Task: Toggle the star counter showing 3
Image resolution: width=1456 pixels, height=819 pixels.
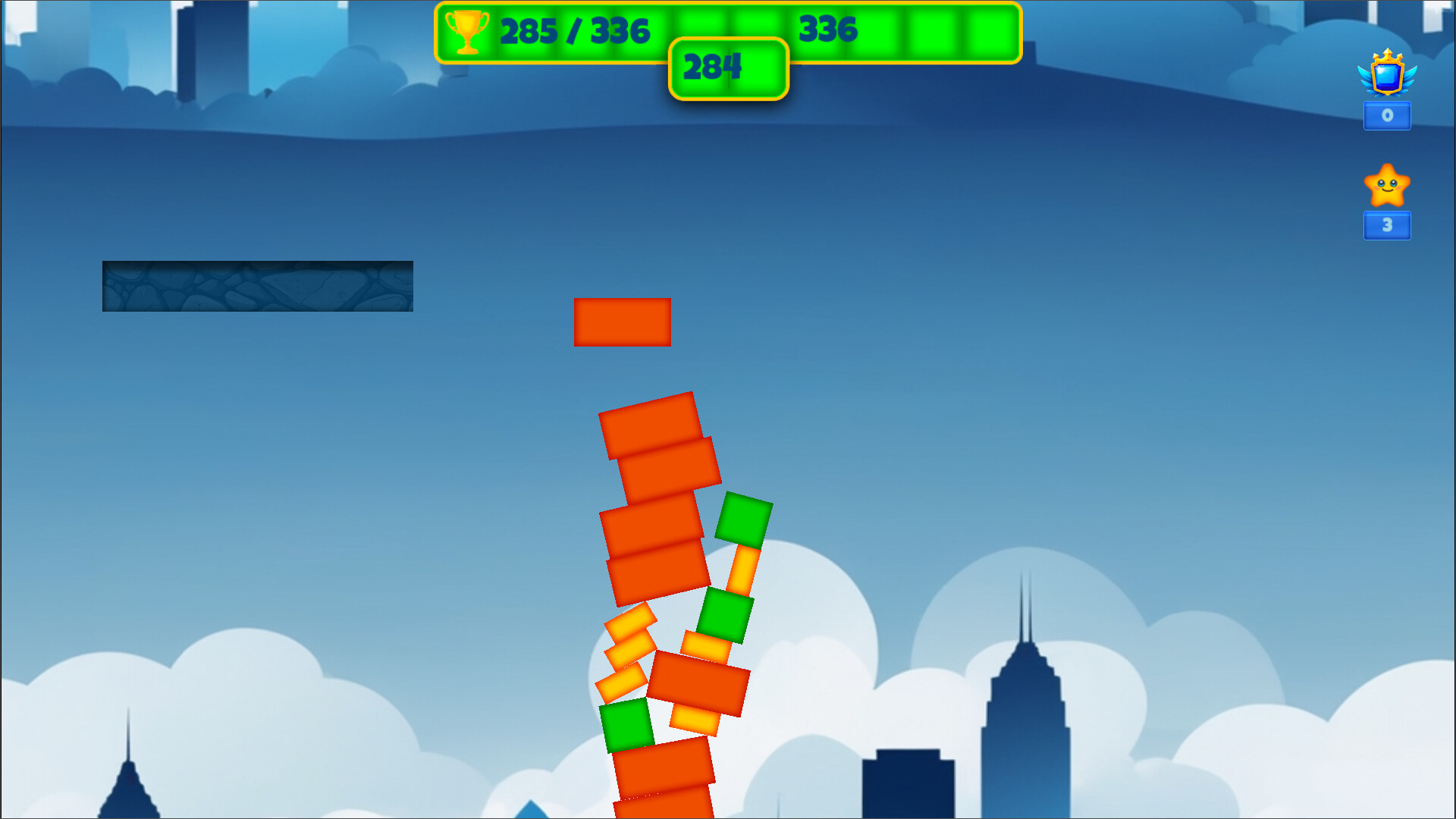Action: tap(1386, 225)
